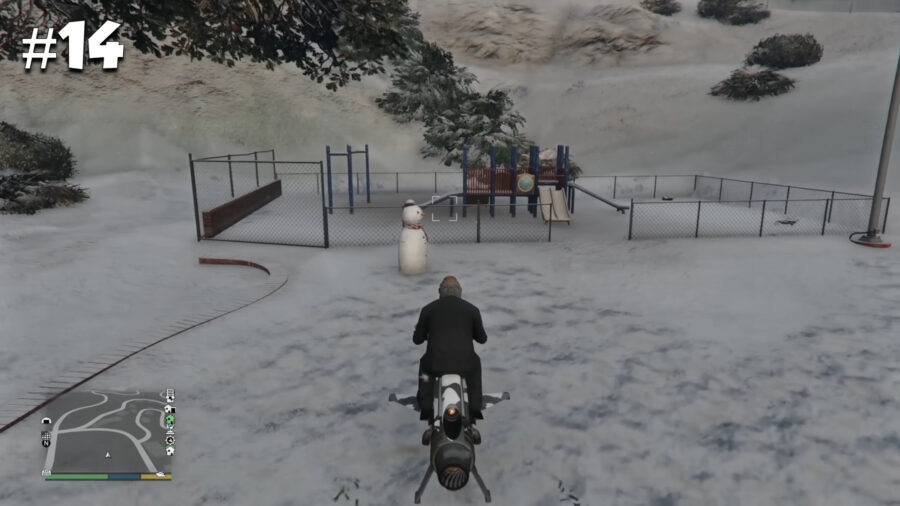Click the minimap in the corner
This screenshot has width=900, height=506.
click(107, 432)
